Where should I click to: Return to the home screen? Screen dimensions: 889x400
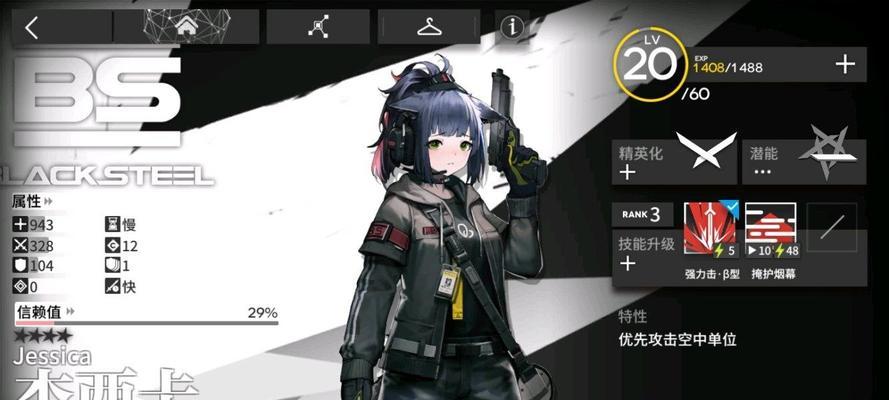click(x=186, y=27)
